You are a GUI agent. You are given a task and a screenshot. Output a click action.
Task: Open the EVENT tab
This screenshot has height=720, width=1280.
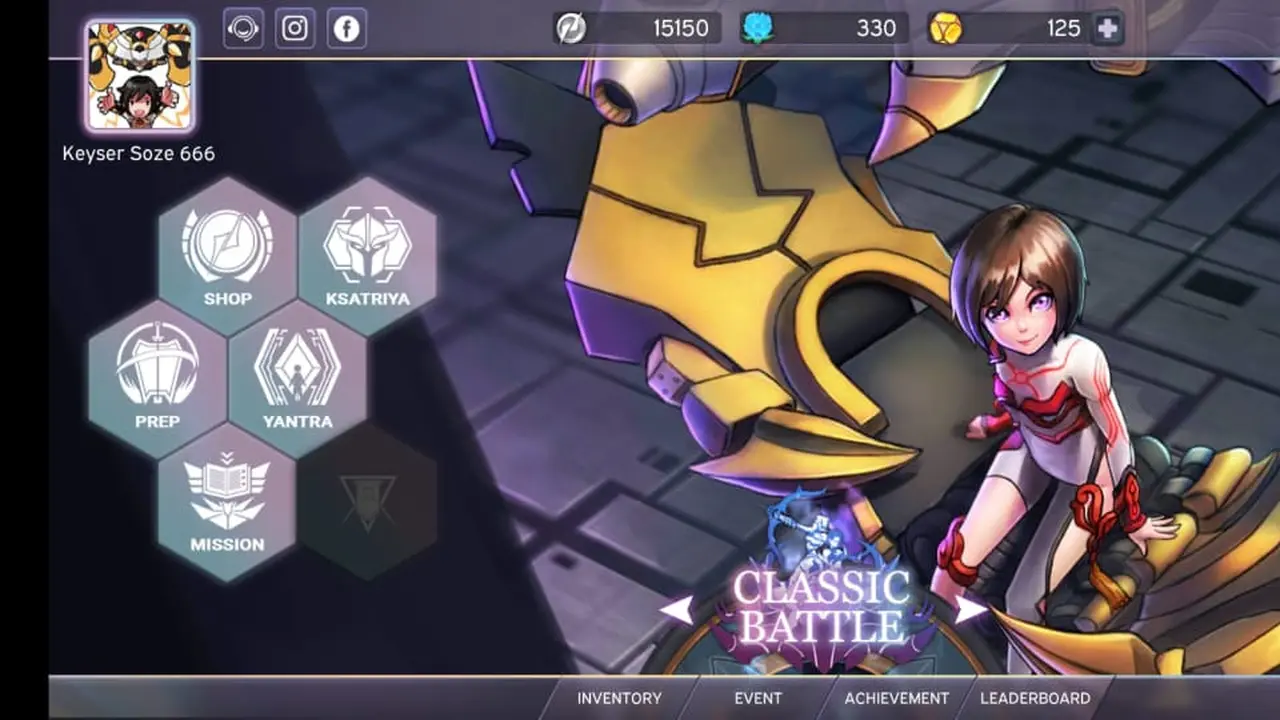coord(760,699)
